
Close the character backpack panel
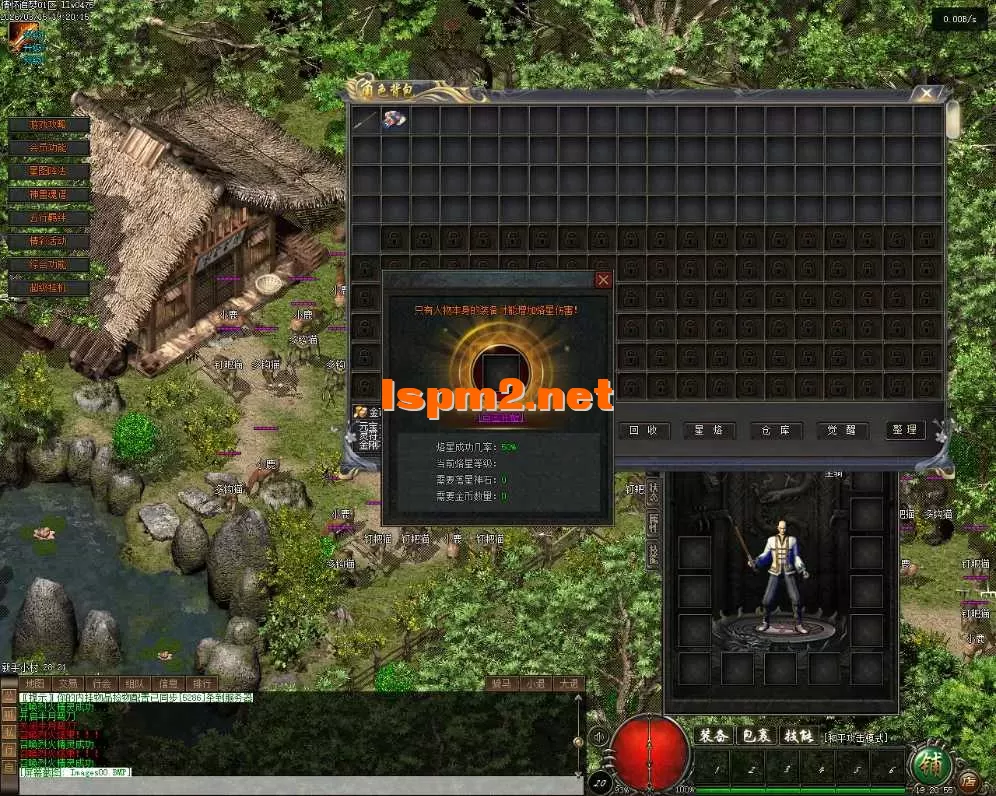[928, 95]
